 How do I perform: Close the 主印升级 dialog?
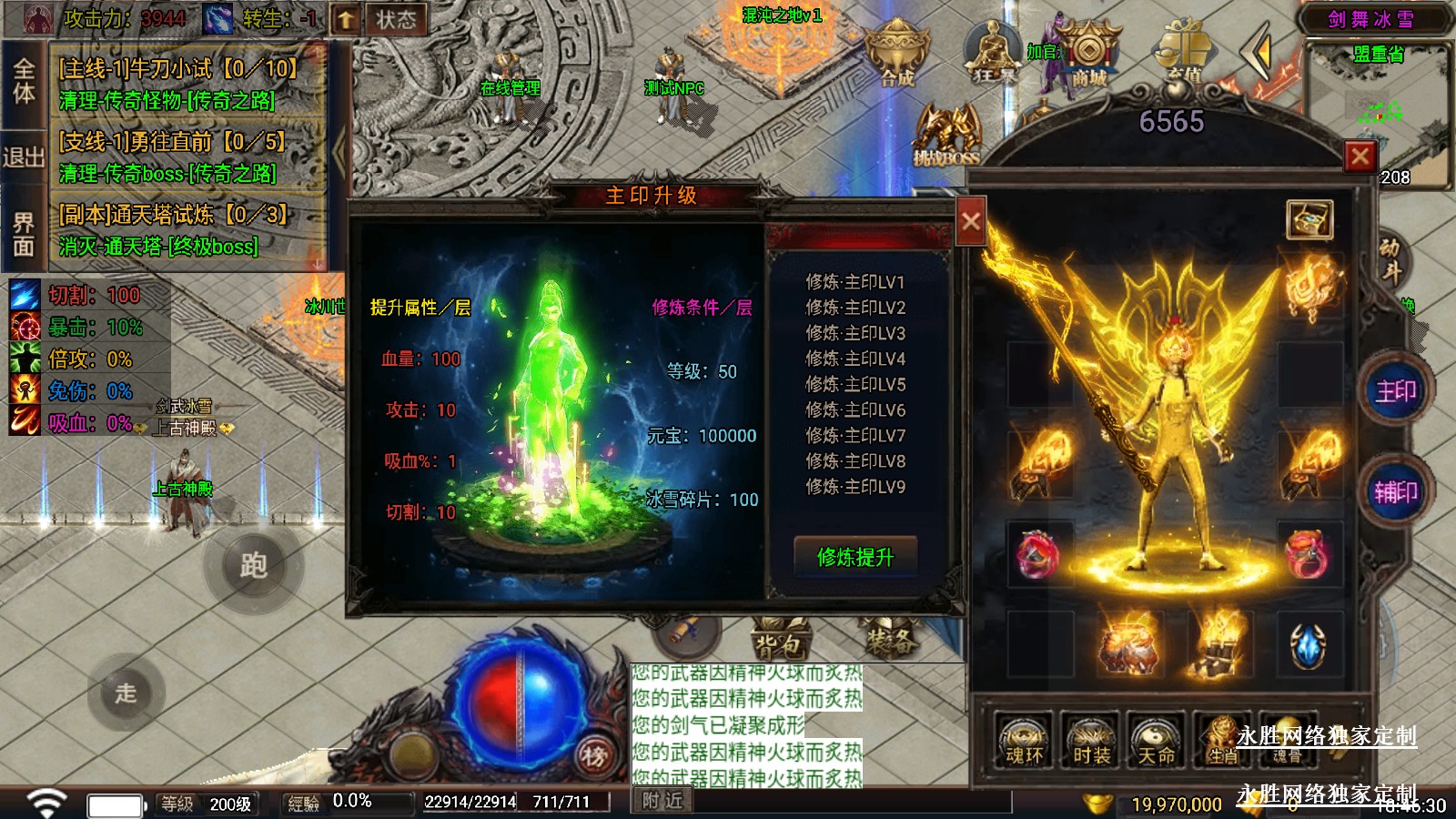point(971,221)
